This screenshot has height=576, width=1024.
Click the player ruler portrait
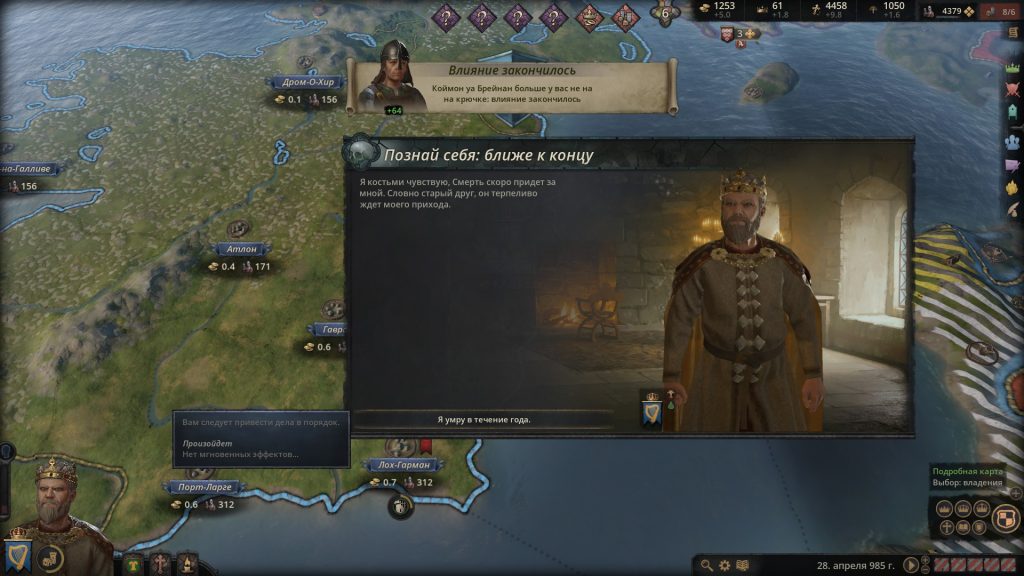(56, 500)
